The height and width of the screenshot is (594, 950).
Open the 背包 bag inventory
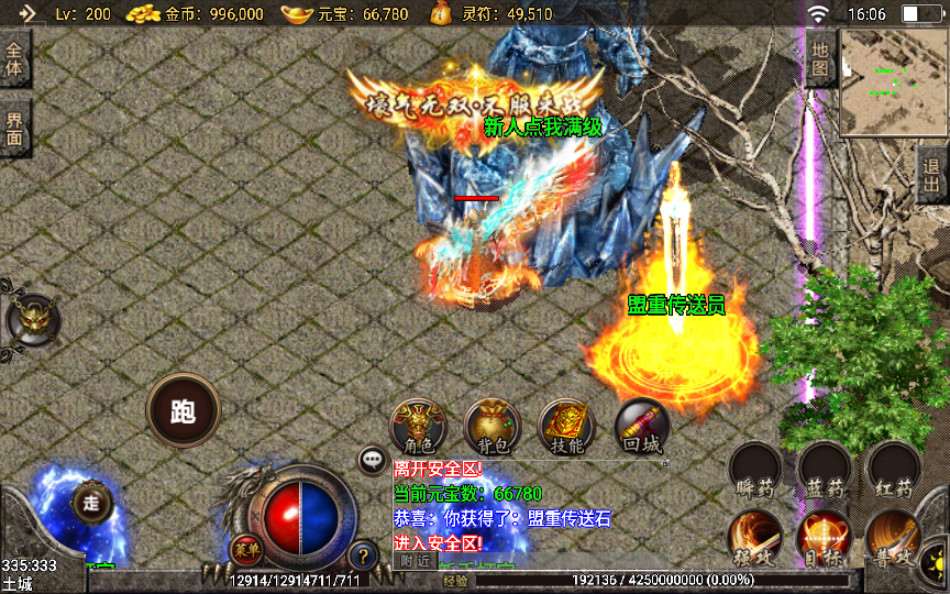pyautogui.click(x=492, y=428)
